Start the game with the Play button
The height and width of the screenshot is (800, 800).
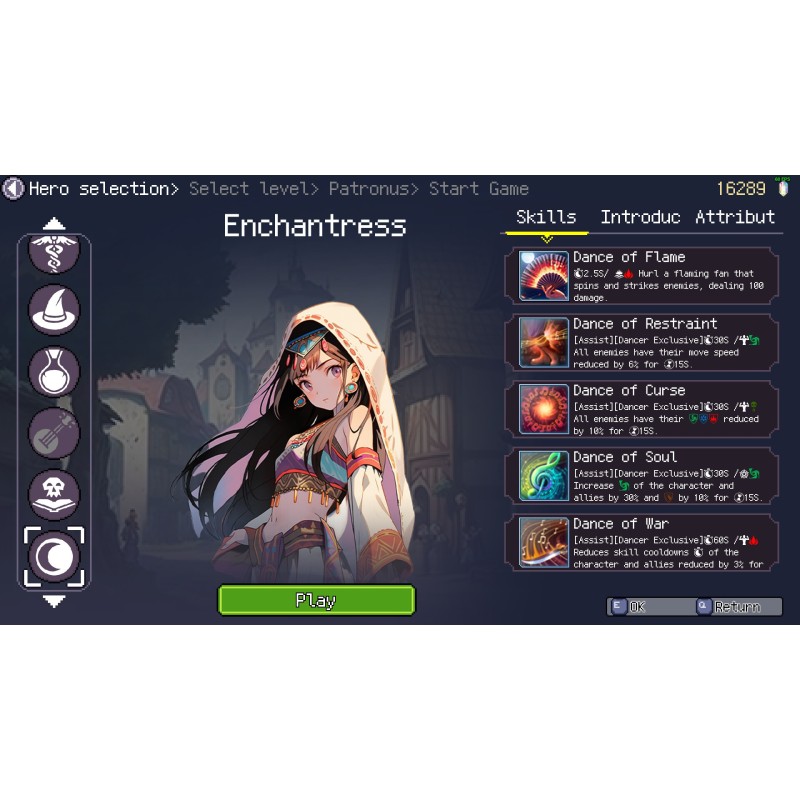click(316, 600)
